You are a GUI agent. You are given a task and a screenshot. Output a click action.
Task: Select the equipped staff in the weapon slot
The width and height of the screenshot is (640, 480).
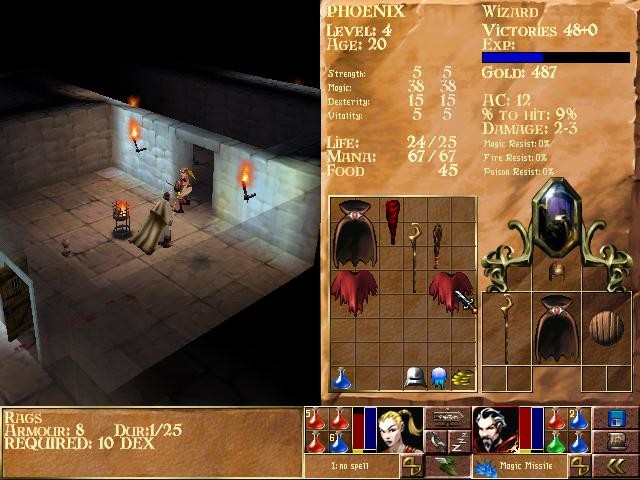coord(506,328)
